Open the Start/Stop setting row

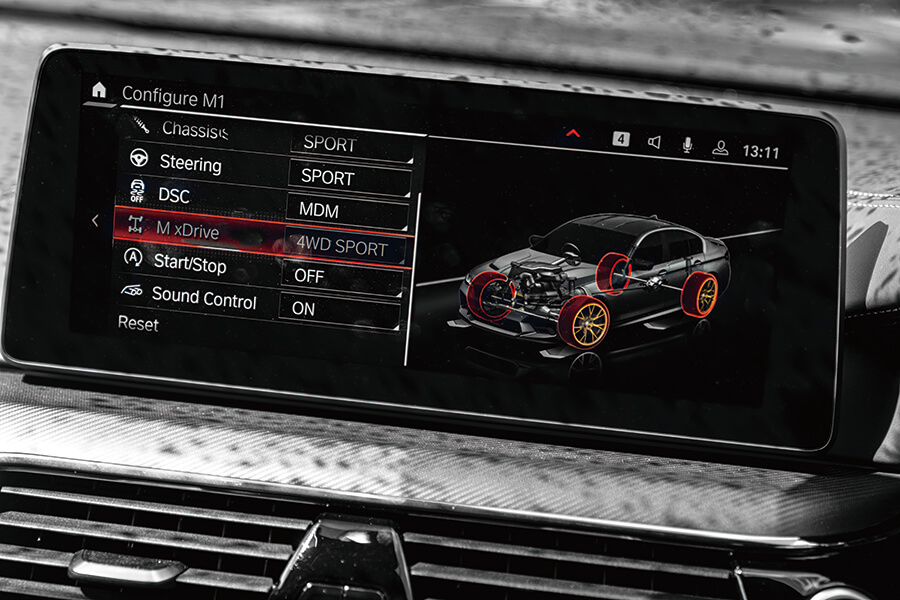click(189, 264)
